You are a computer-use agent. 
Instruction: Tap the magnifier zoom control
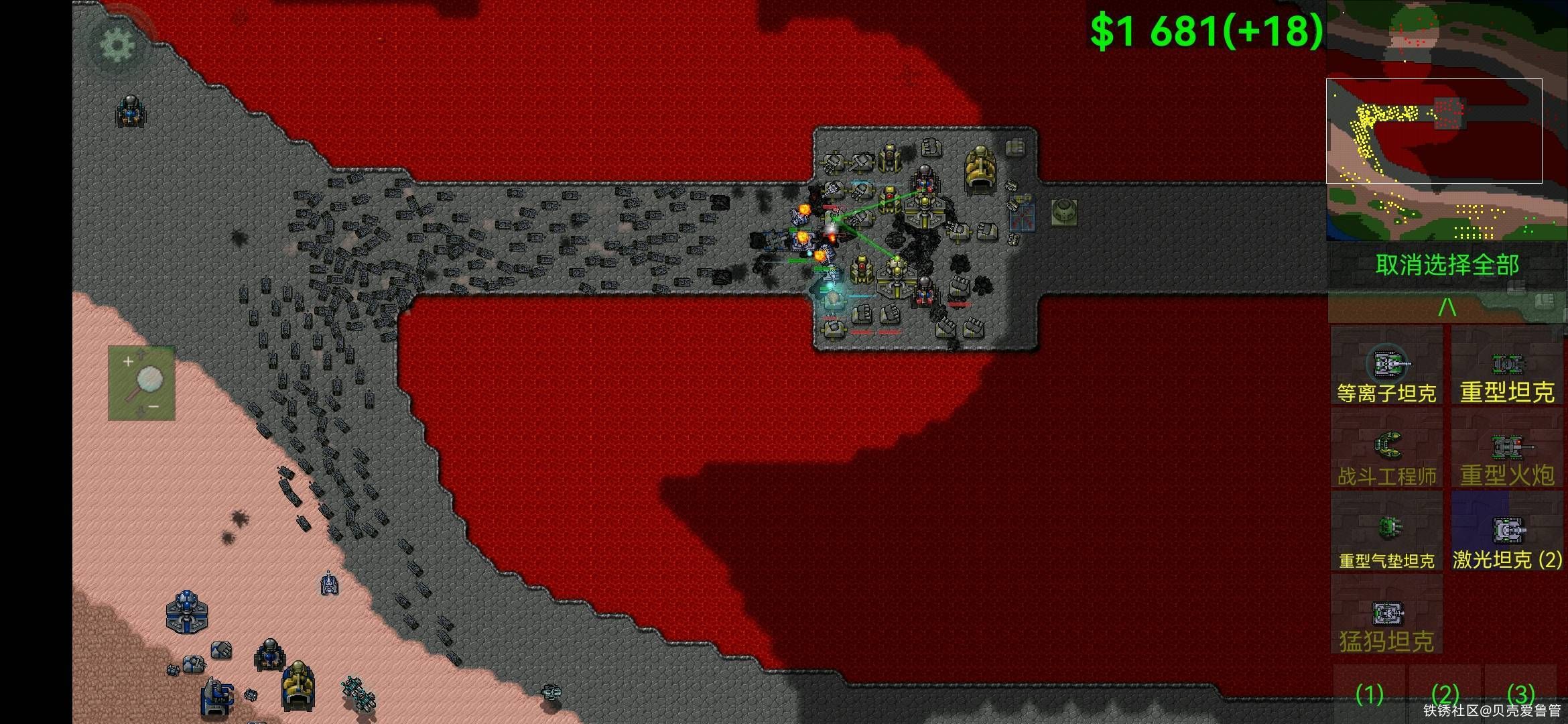(x=142, y=383)
